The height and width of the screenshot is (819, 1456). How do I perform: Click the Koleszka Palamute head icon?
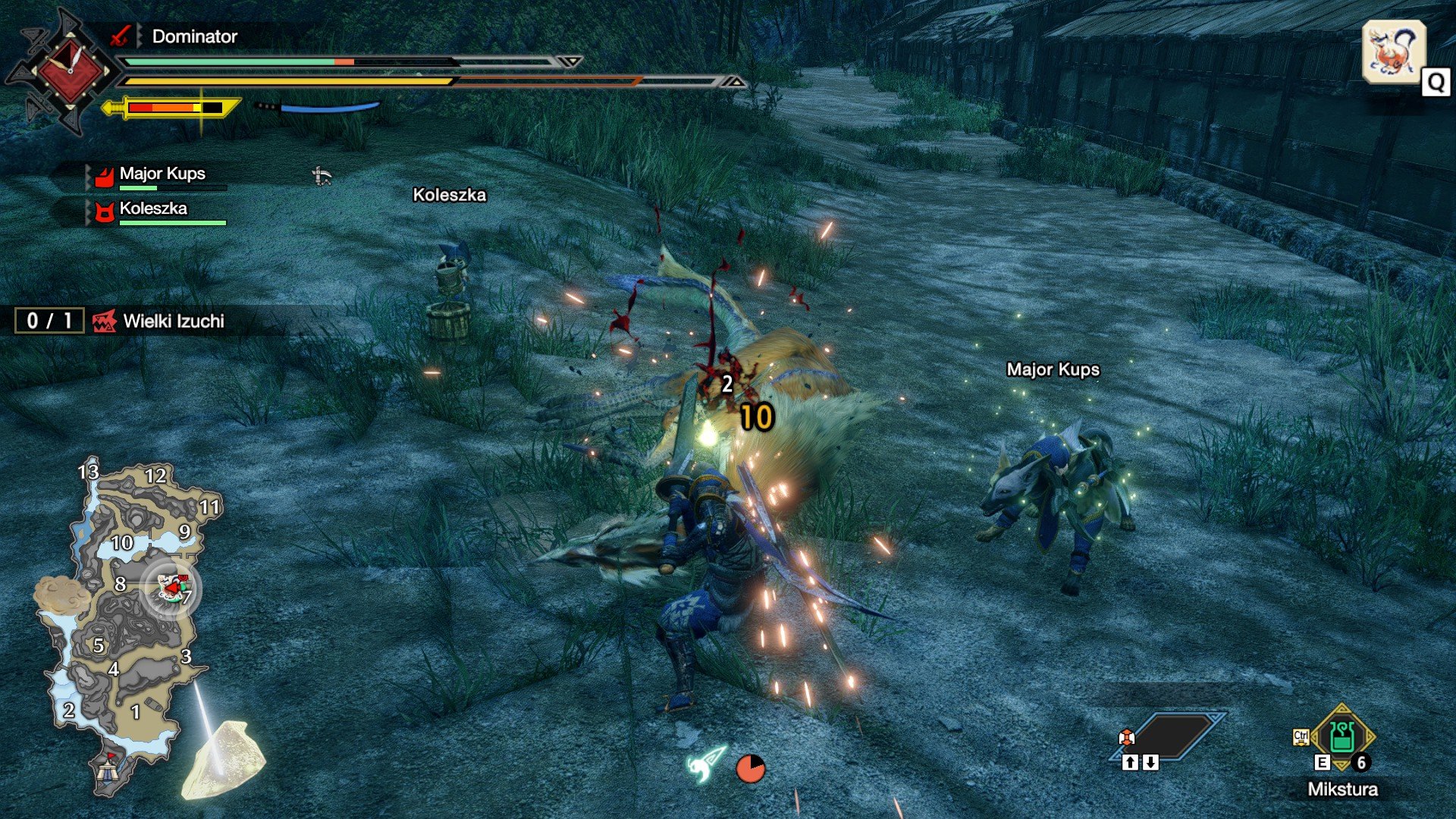click(x=104, y=212)
